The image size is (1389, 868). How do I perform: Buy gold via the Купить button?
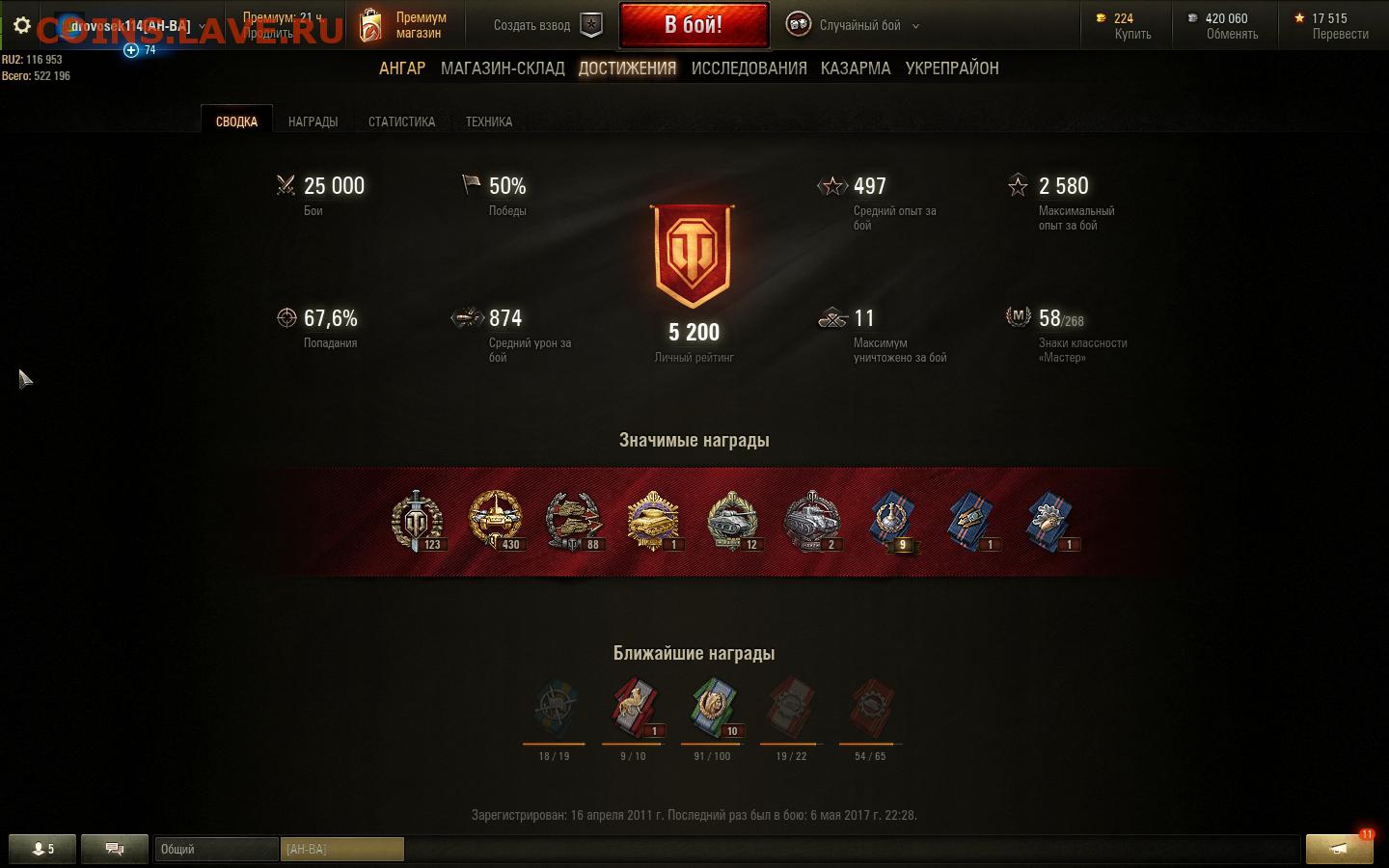pyautogui.click(x=1132, y=34)
